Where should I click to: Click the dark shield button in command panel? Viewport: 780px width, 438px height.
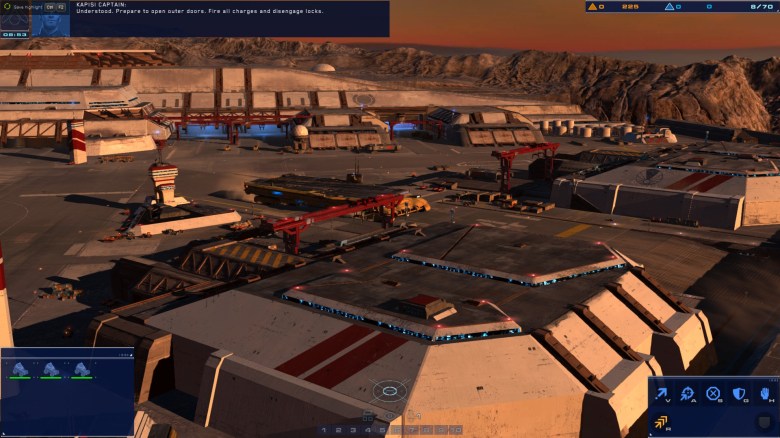[x=765, y=422]
